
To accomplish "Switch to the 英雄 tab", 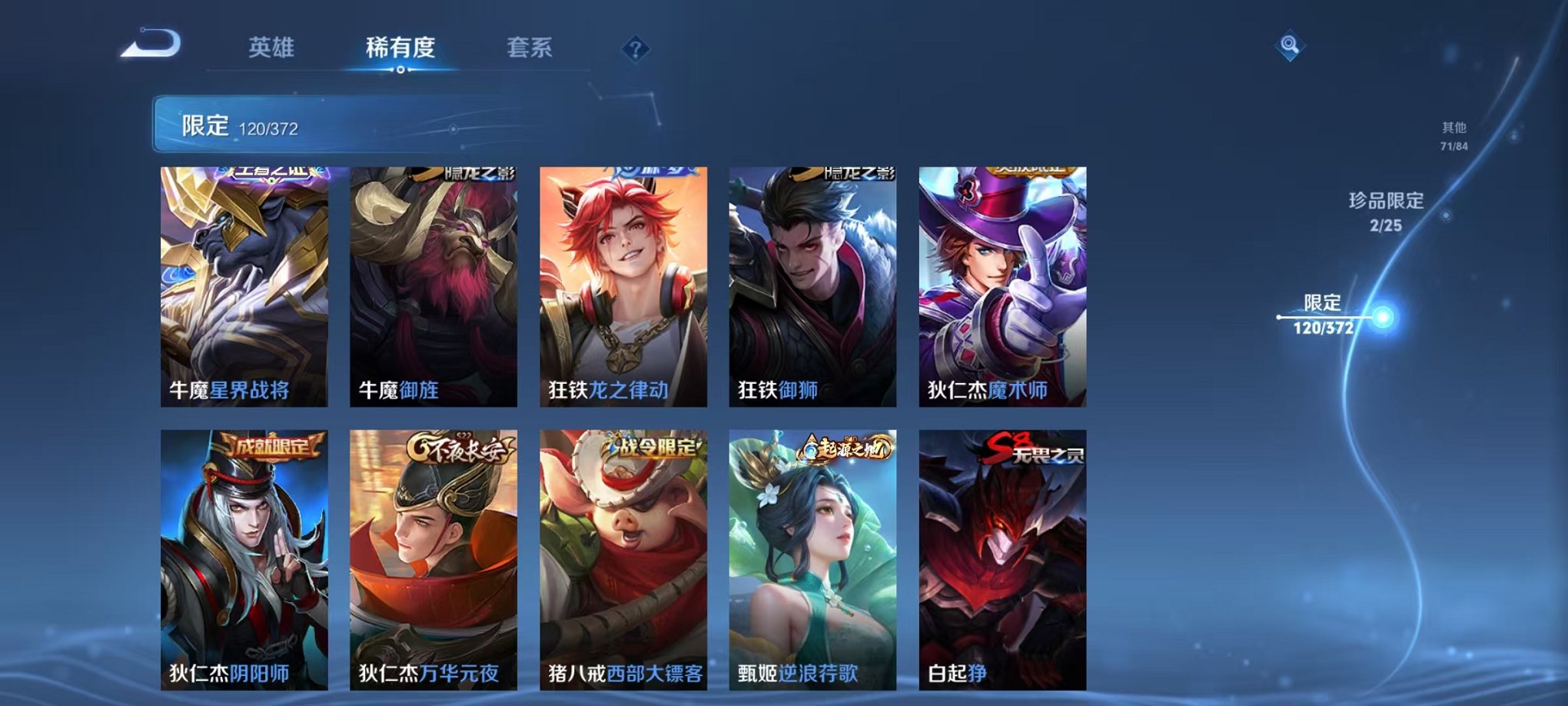I will tap(271, 48).
